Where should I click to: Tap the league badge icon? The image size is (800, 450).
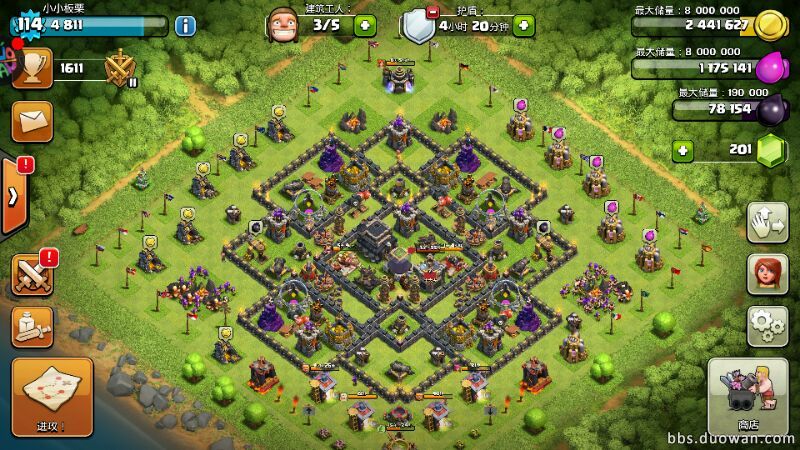[x=121, y=68]
